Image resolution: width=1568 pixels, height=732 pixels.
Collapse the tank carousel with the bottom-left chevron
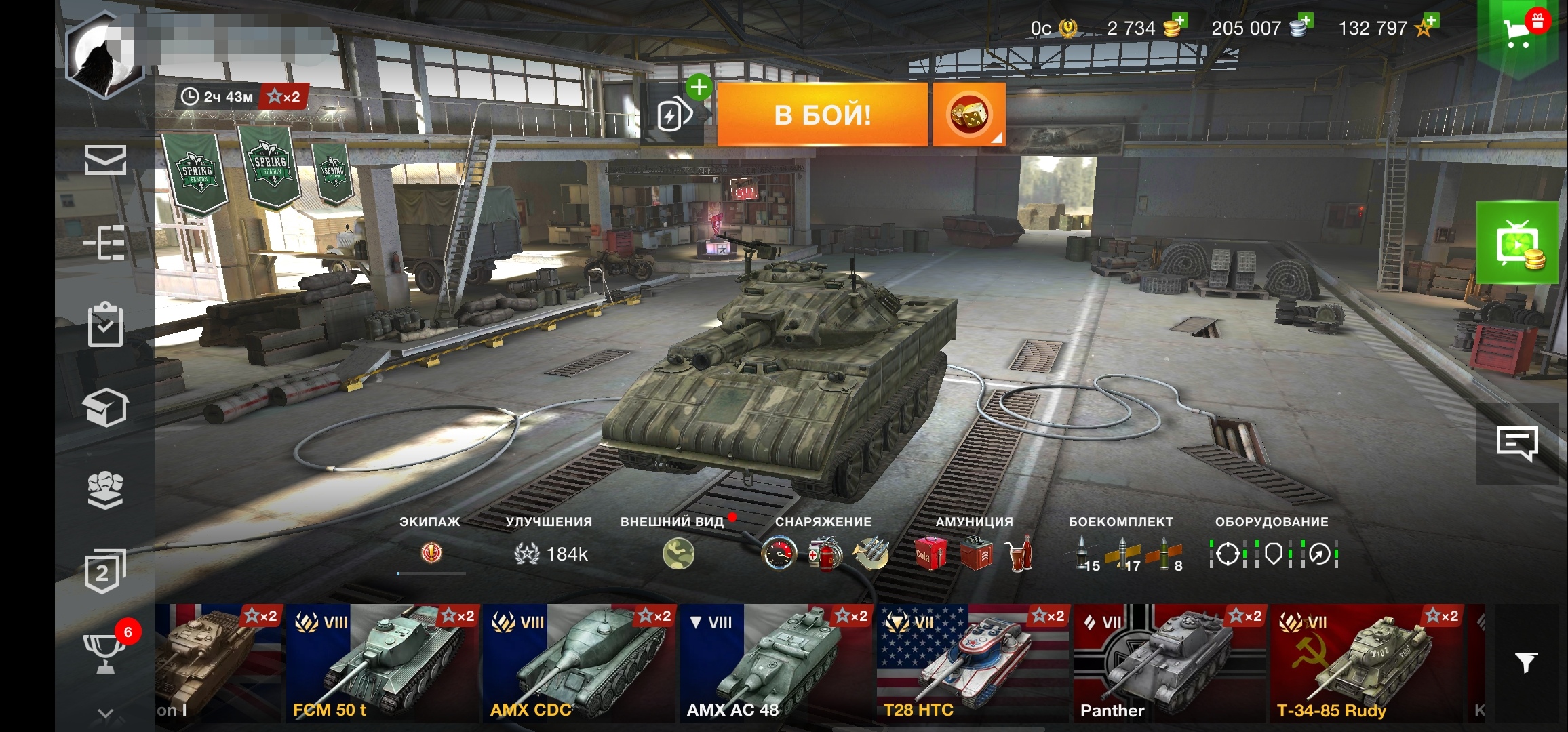tap(104, 713)
